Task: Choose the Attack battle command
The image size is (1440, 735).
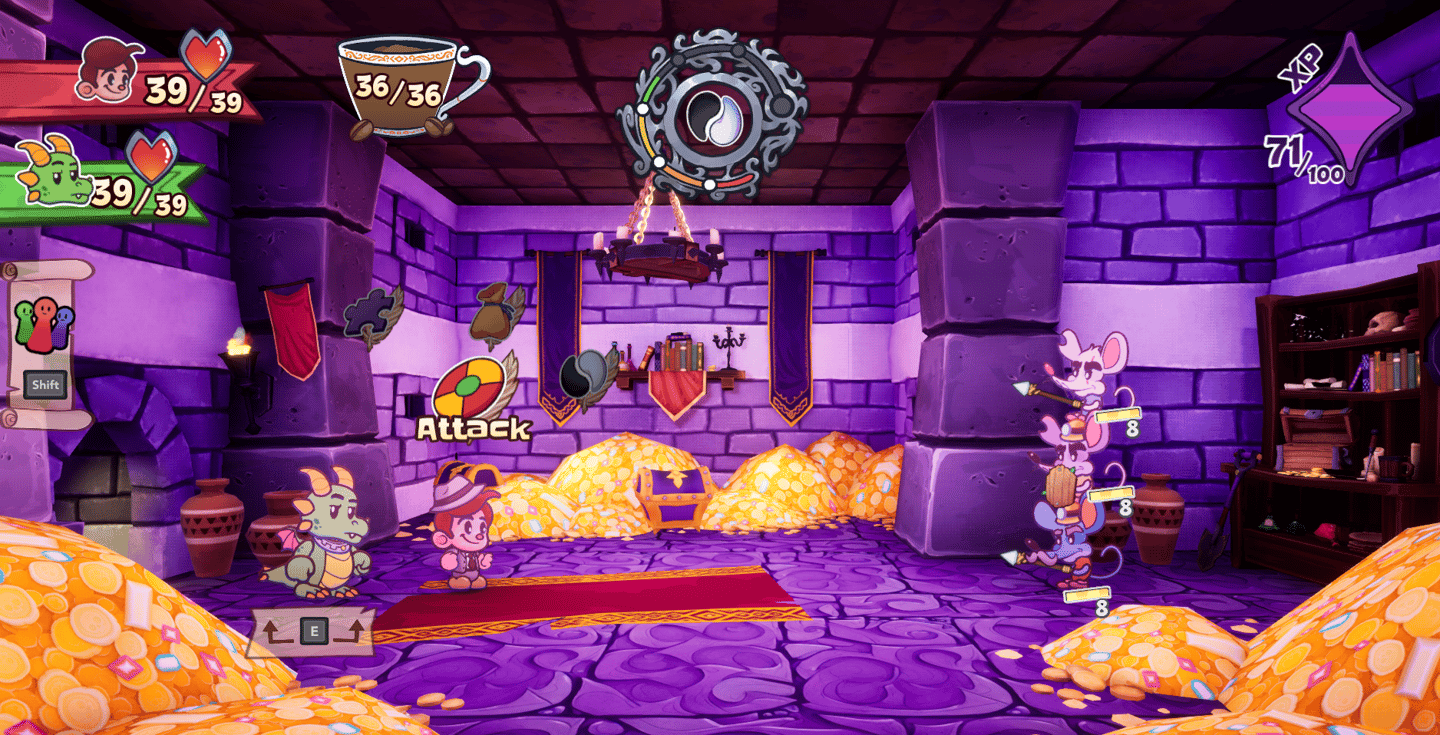Action: coord(470,390)
